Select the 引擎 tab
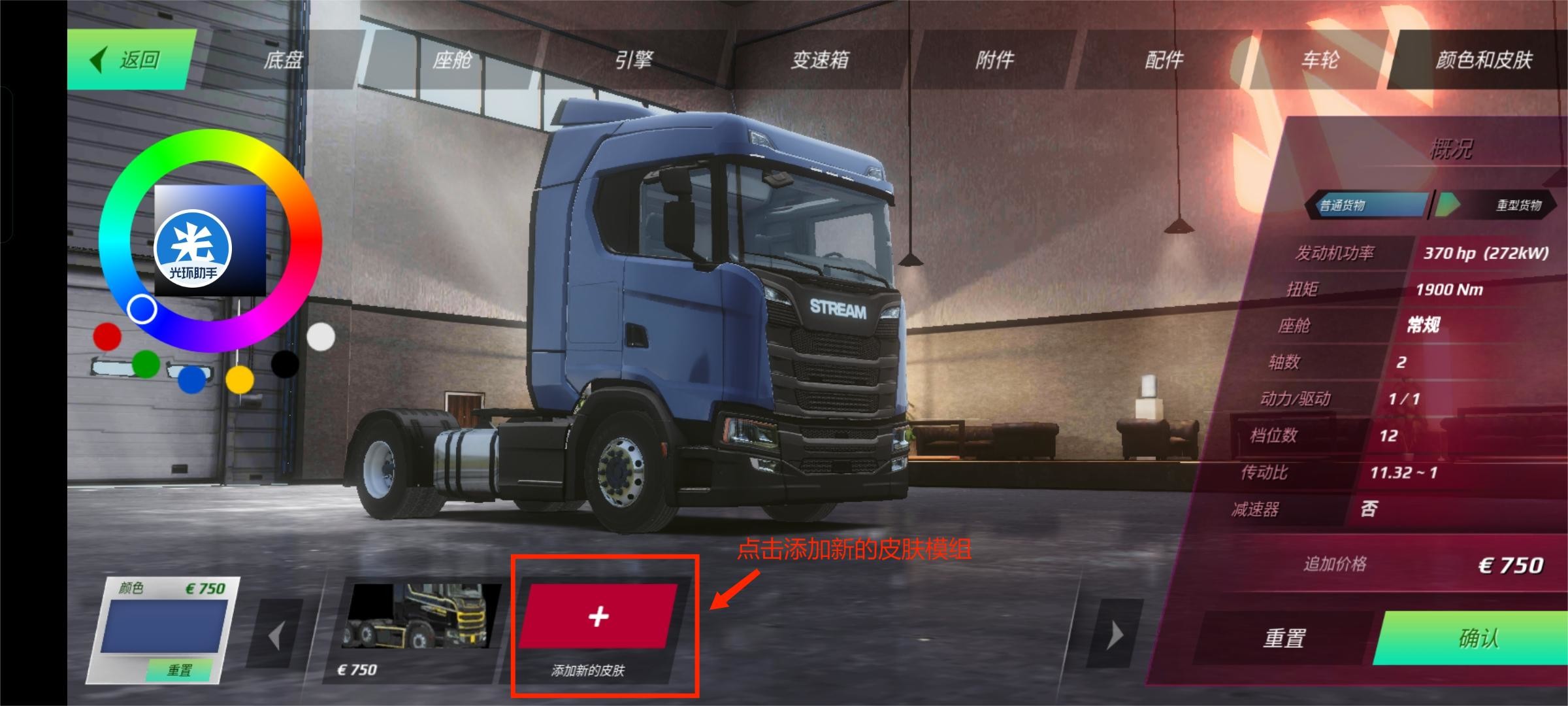 (x=633, y=60)
